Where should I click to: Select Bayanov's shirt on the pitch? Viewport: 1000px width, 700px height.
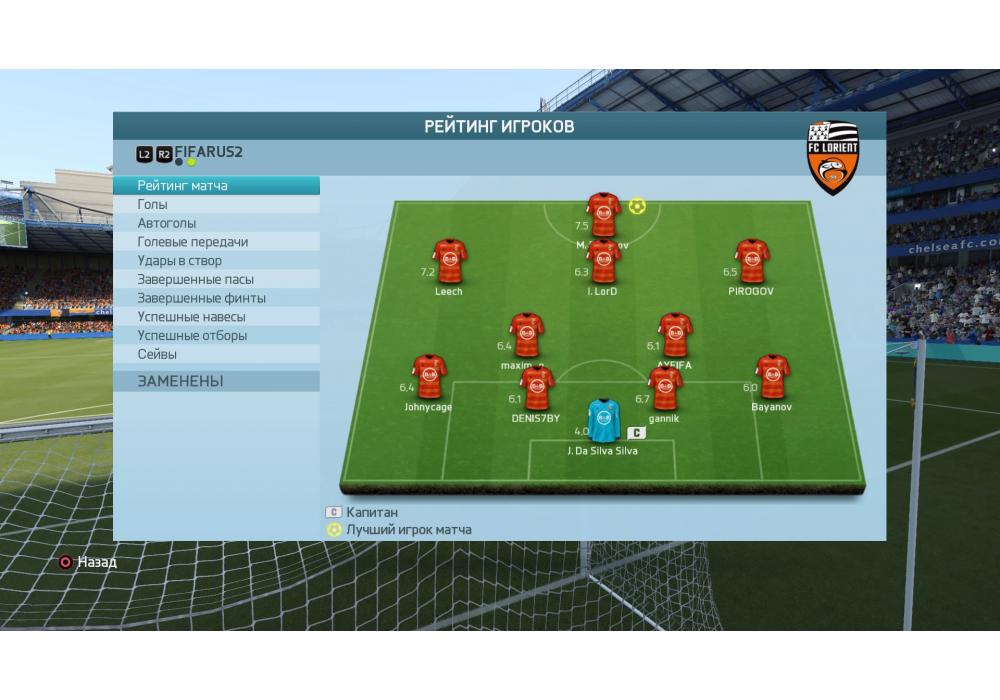click(771, 377)
